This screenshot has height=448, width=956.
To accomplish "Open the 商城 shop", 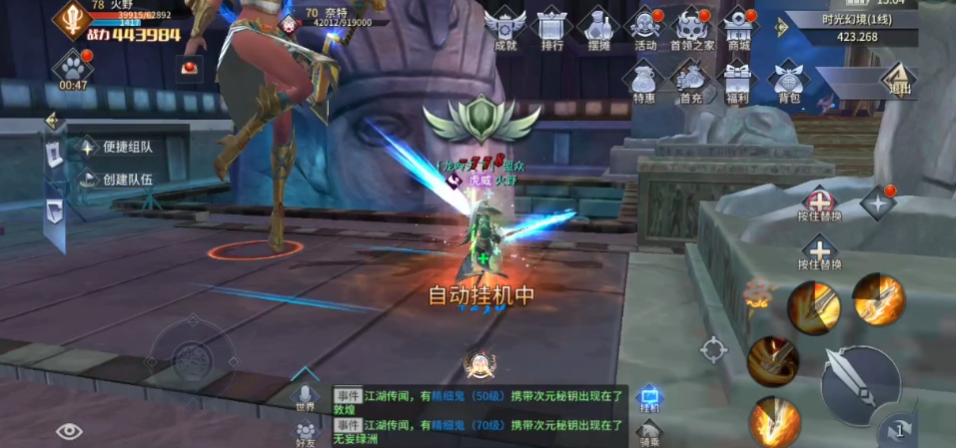I will 740,27.
